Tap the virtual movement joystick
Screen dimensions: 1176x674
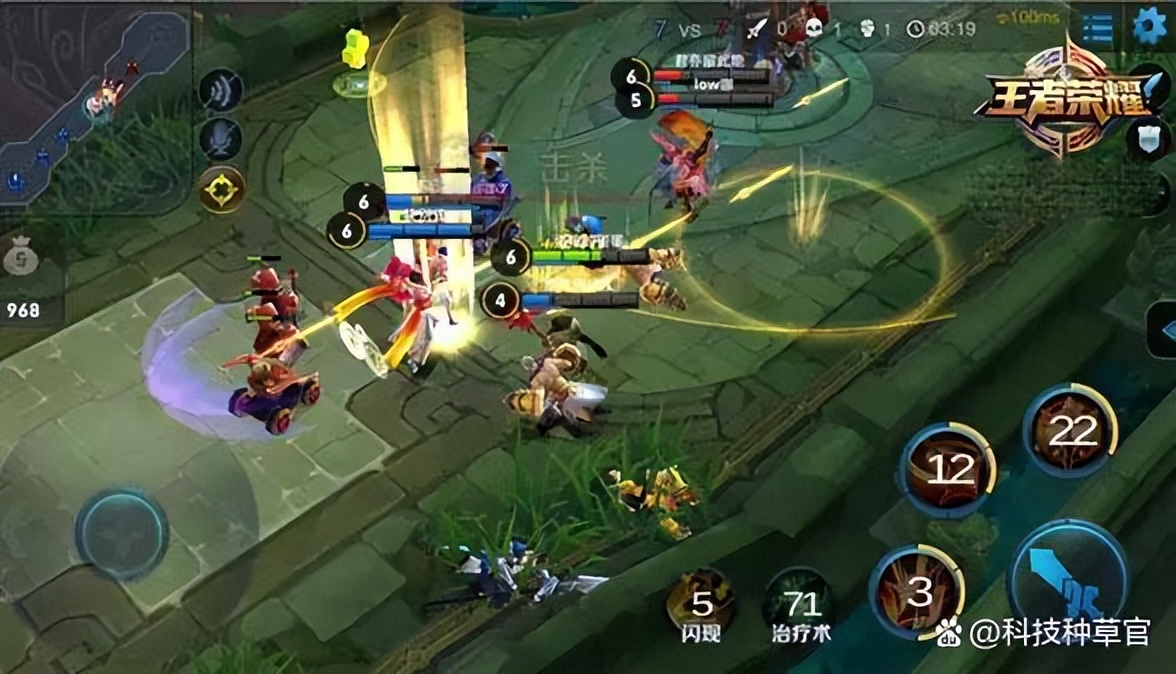click(x=121, y=533)
